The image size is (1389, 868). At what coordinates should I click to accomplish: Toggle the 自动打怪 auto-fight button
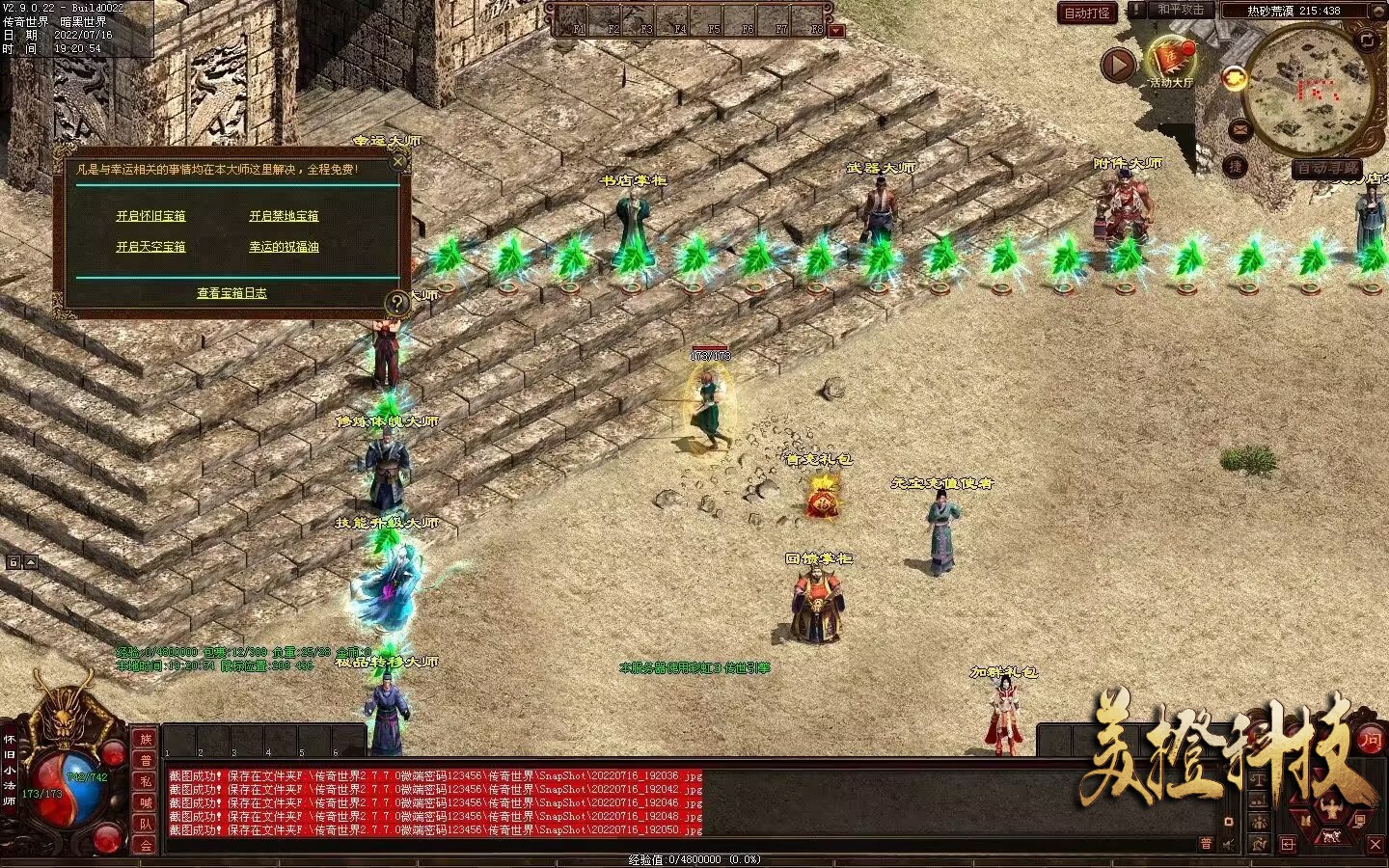[1087, 13]
